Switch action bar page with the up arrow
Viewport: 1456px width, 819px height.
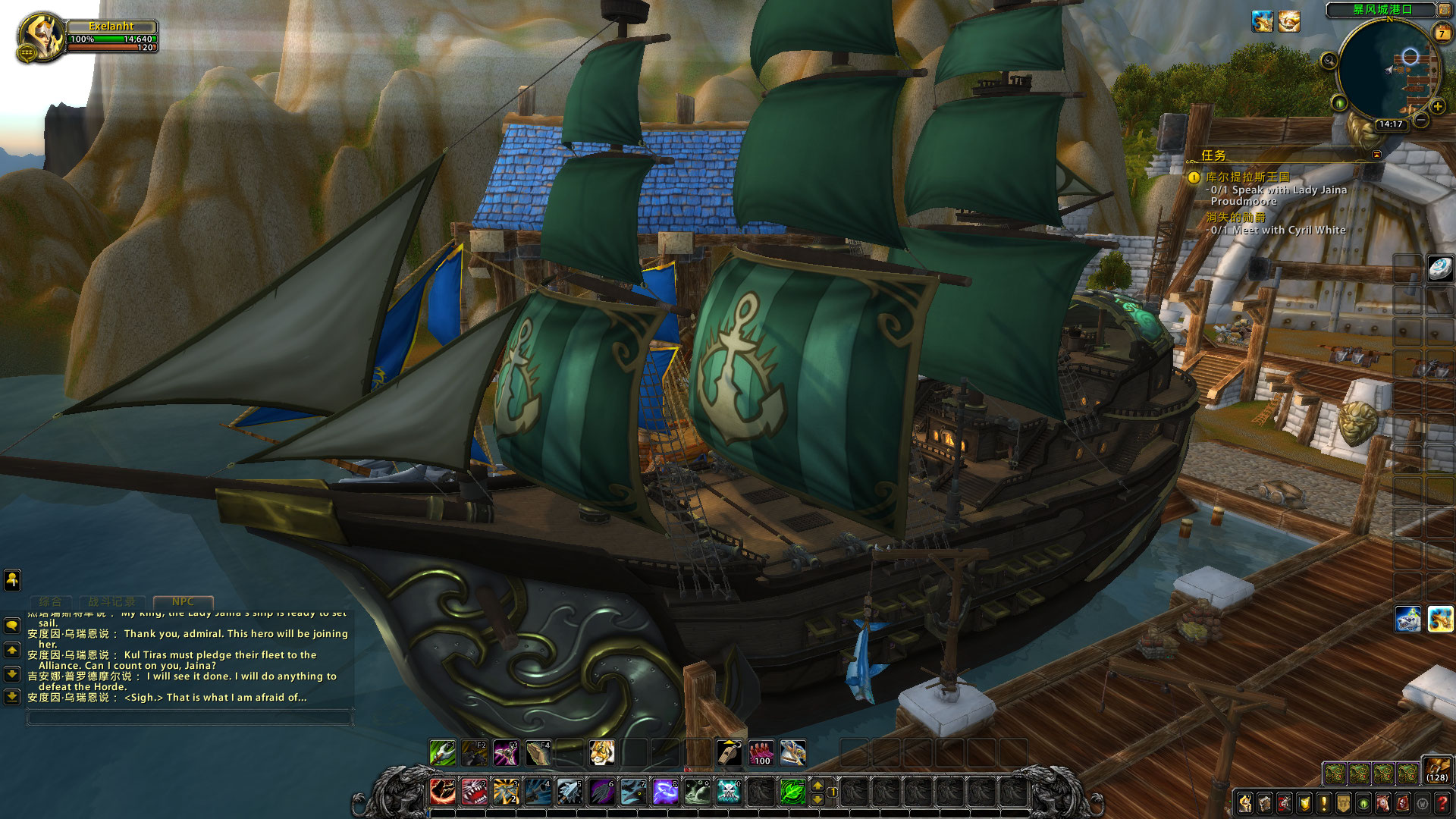817,786
